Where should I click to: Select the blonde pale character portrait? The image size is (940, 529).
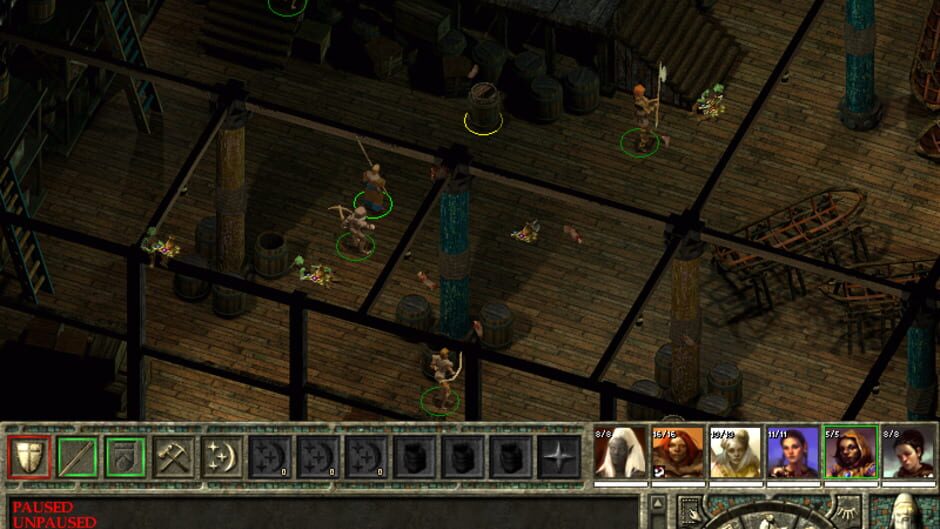coord(735,453)
